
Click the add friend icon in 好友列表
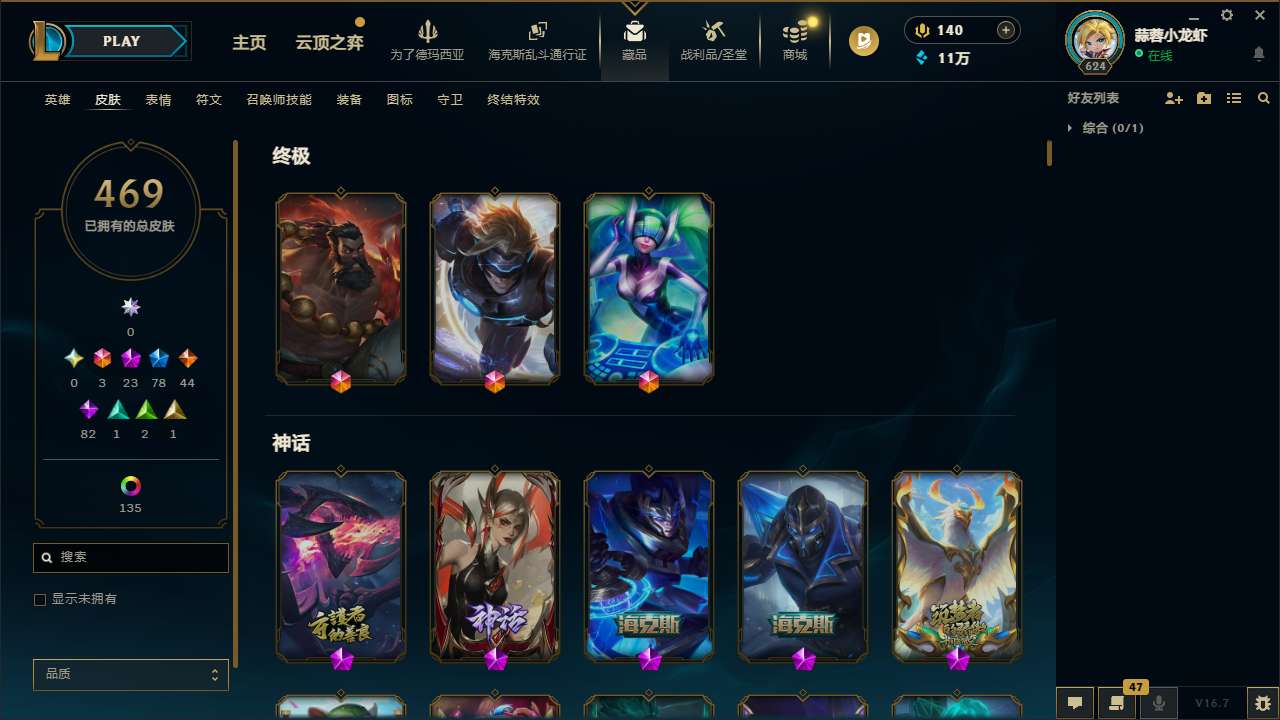pos(1174,98)
